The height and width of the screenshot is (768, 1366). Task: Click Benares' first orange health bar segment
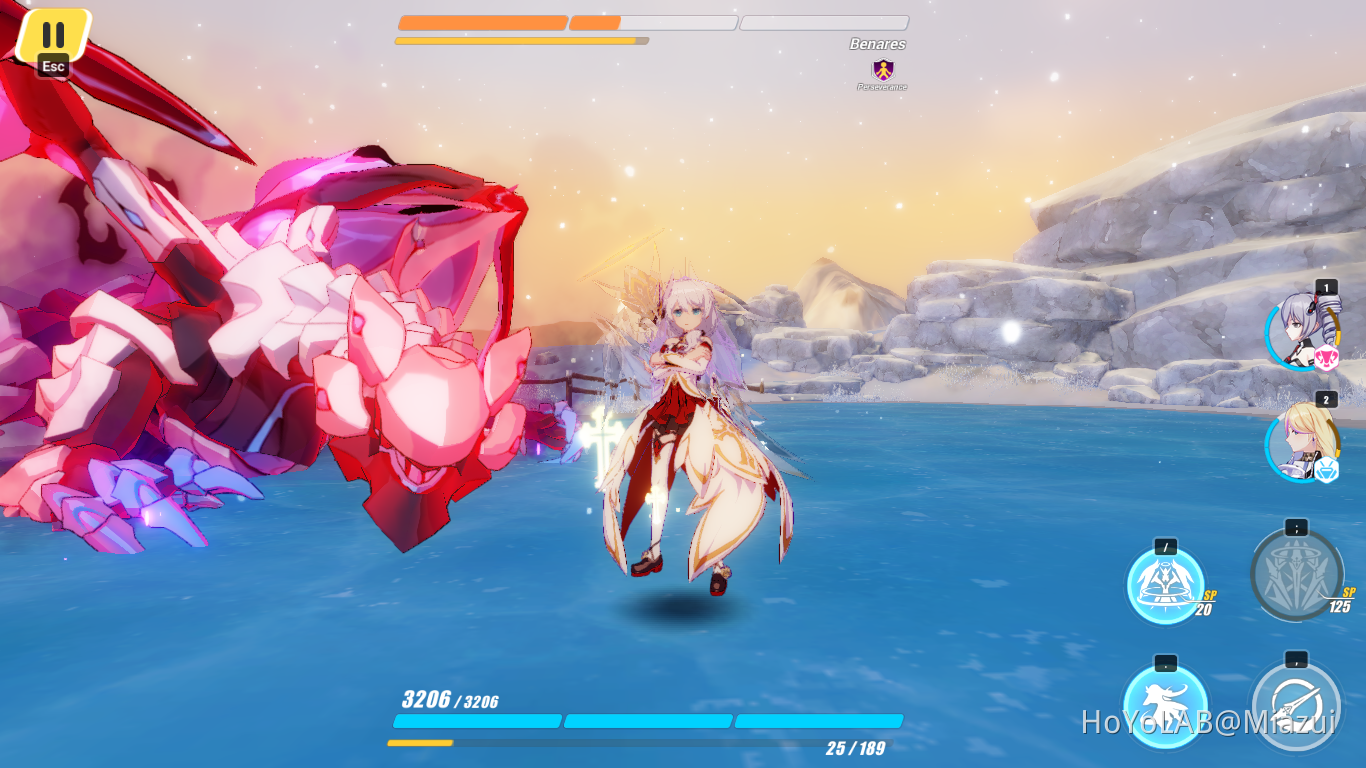(x=482, y=22)
